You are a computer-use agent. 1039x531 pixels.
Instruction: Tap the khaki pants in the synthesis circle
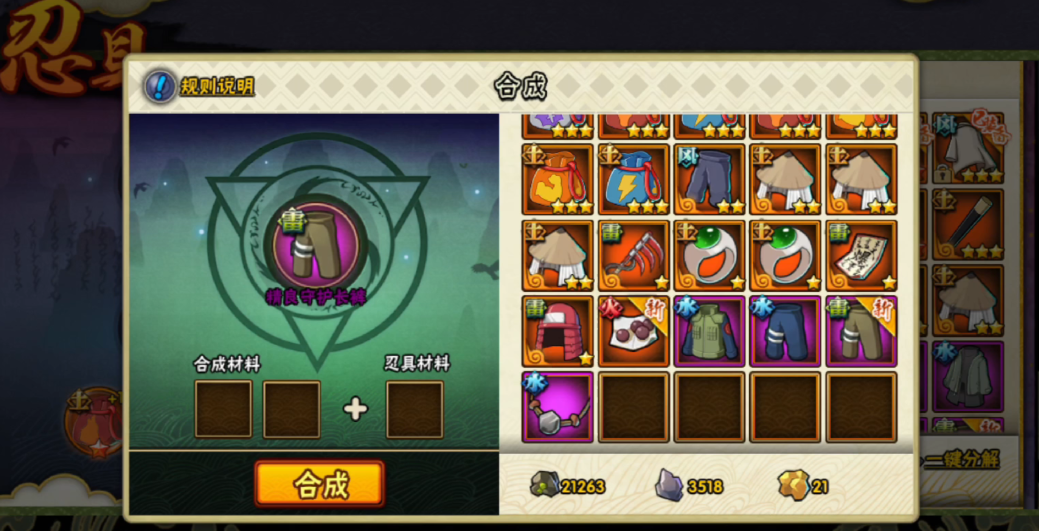[x=315, y=245]
